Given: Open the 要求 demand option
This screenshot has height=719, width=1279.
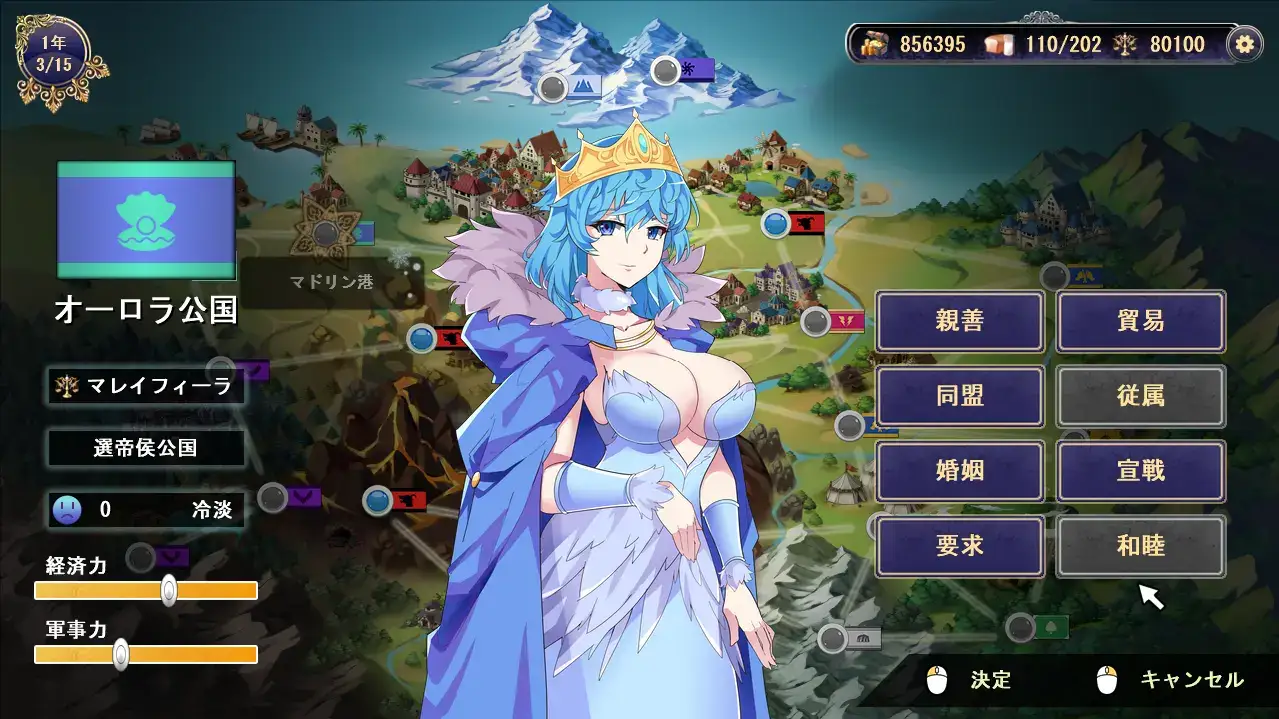Looking at the screenshot, I should tap(960, 546).
